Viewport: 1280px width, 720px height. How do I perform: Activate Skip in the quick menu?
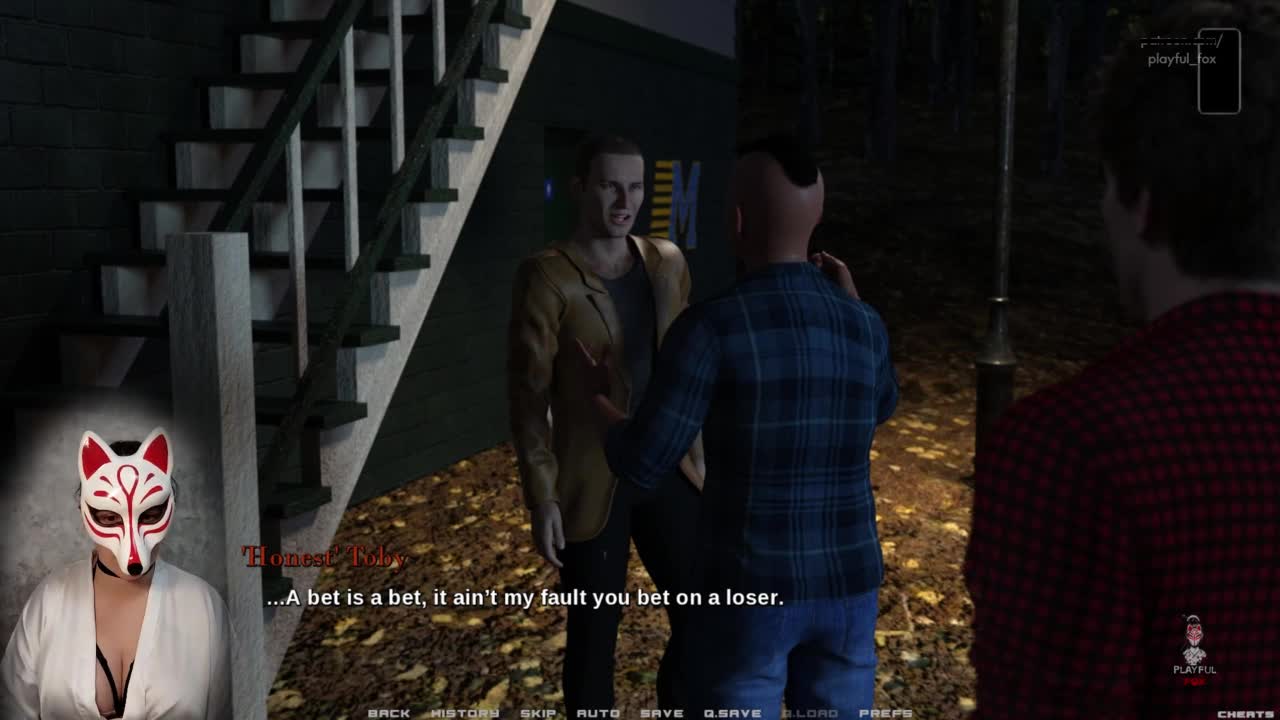538,713
